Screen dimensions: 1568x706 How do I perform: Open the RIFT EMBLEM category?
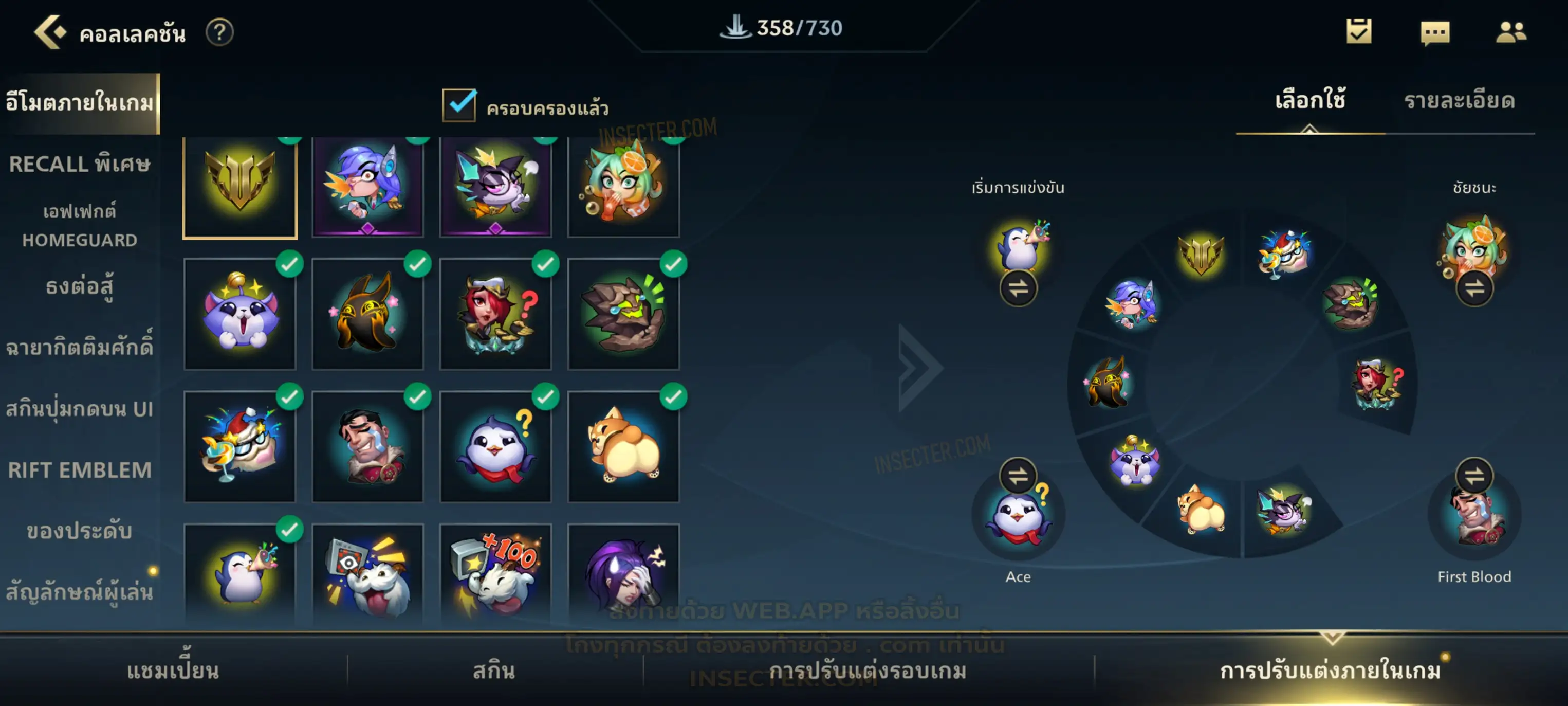tap(80, 470)
